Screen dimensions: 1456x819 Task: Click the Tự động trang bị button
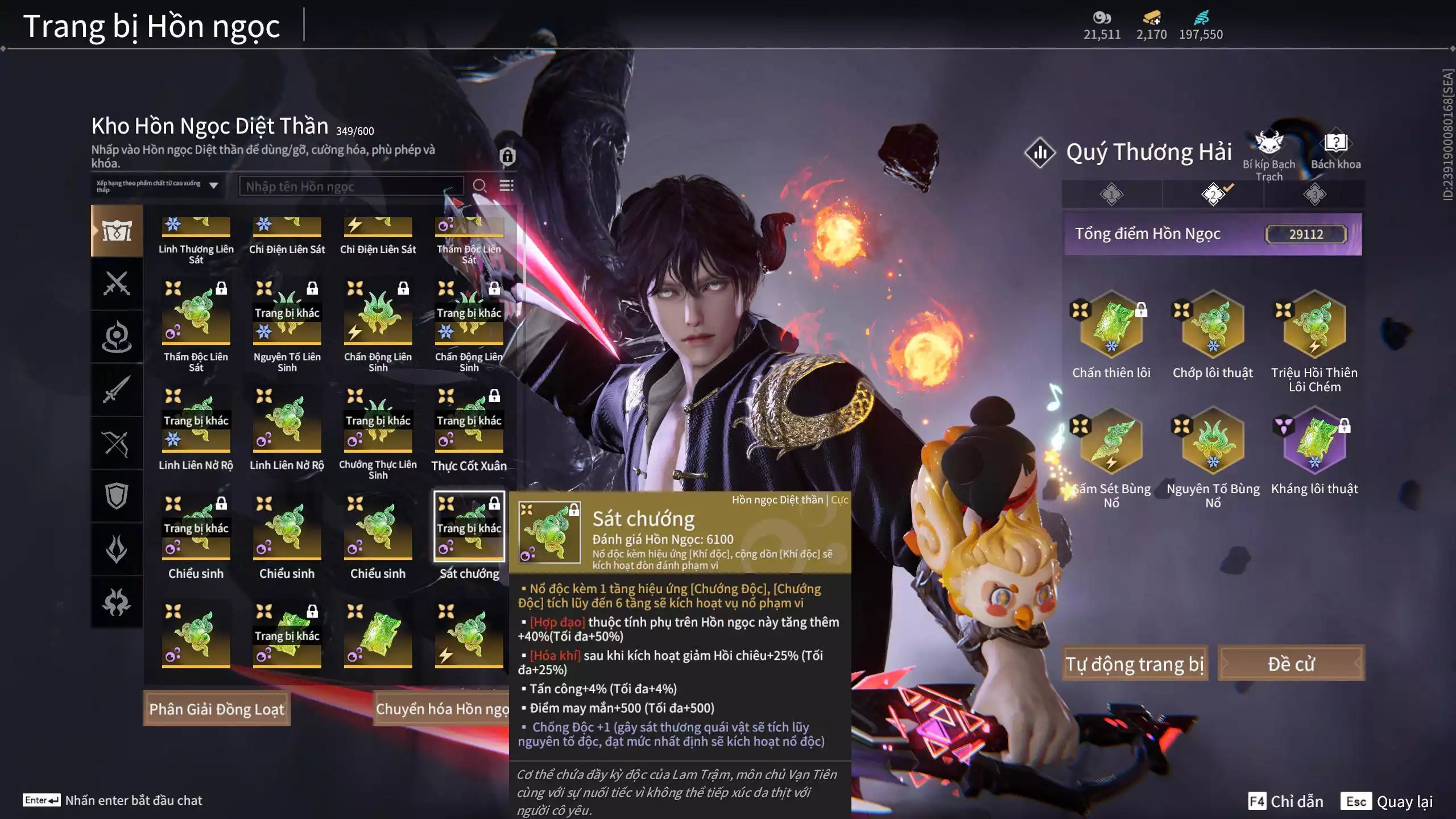[1134, 664]
